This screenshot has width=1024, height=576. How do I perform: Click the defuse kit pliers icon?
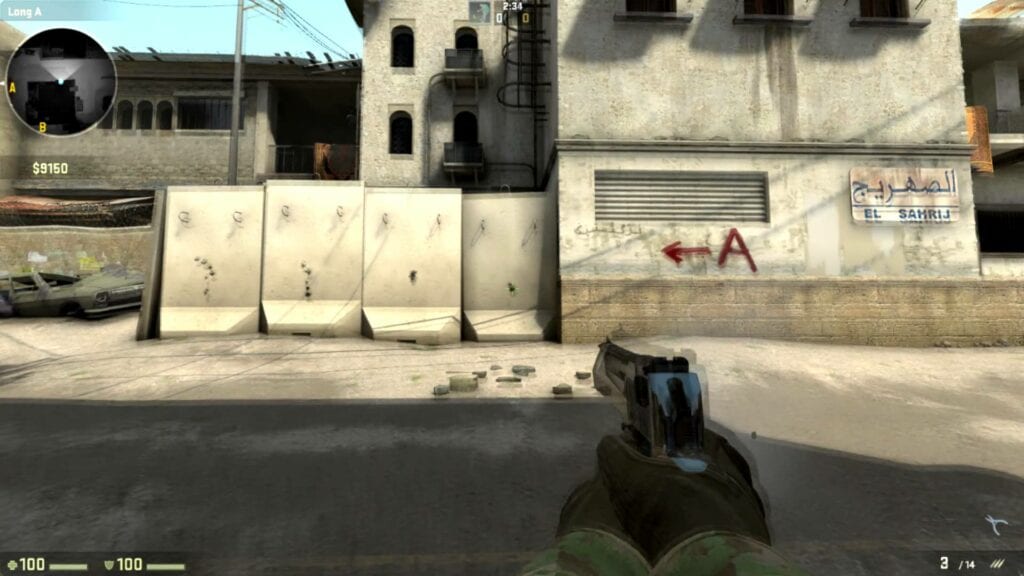(x=995, y=525)
